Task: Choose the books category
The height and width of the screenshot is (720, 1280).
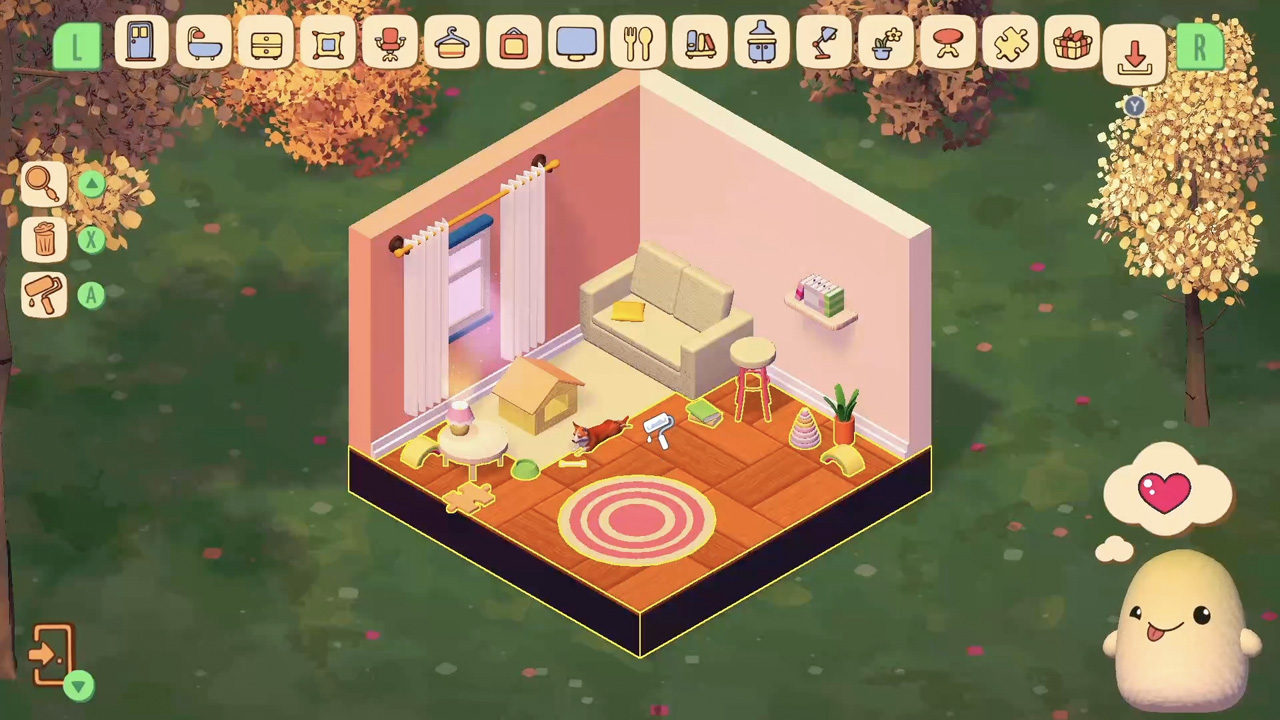Action: tap(700, 43)
